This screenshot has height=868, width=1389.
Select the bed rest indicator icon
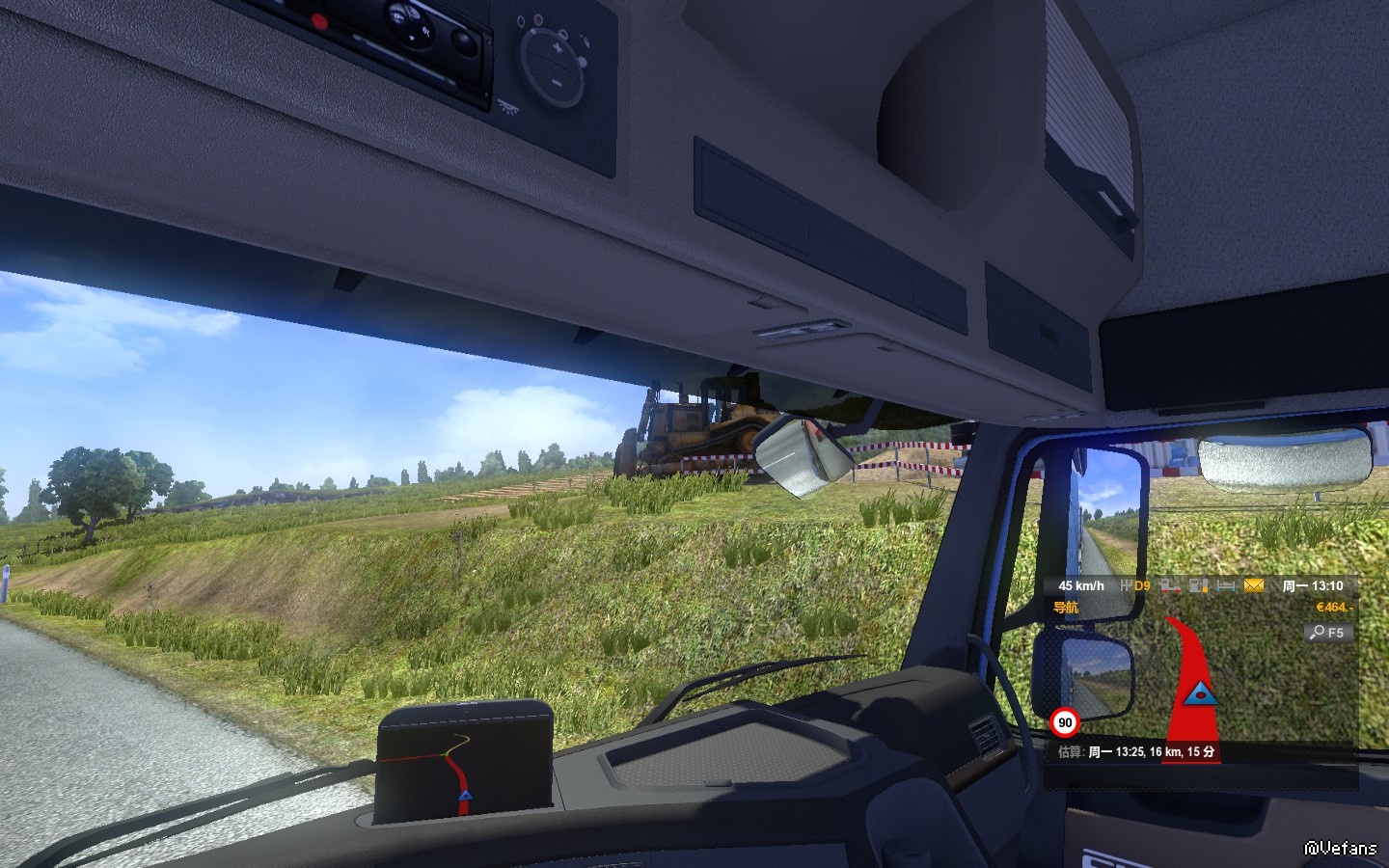pyautogui.click(x=1226, y=585)
